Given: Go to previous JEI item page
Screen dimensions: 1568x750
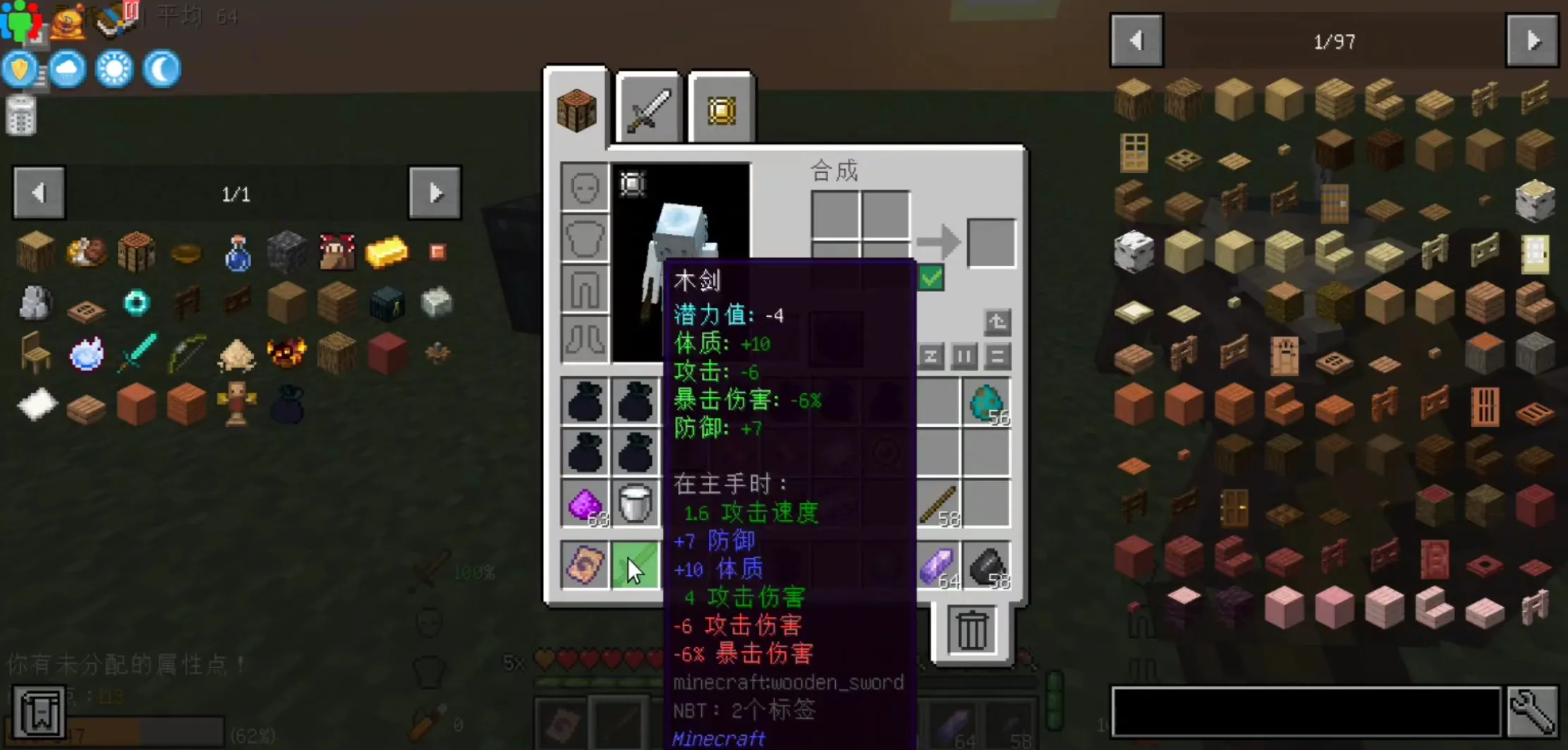Looking at the screenshot, I should (1136, 40).
